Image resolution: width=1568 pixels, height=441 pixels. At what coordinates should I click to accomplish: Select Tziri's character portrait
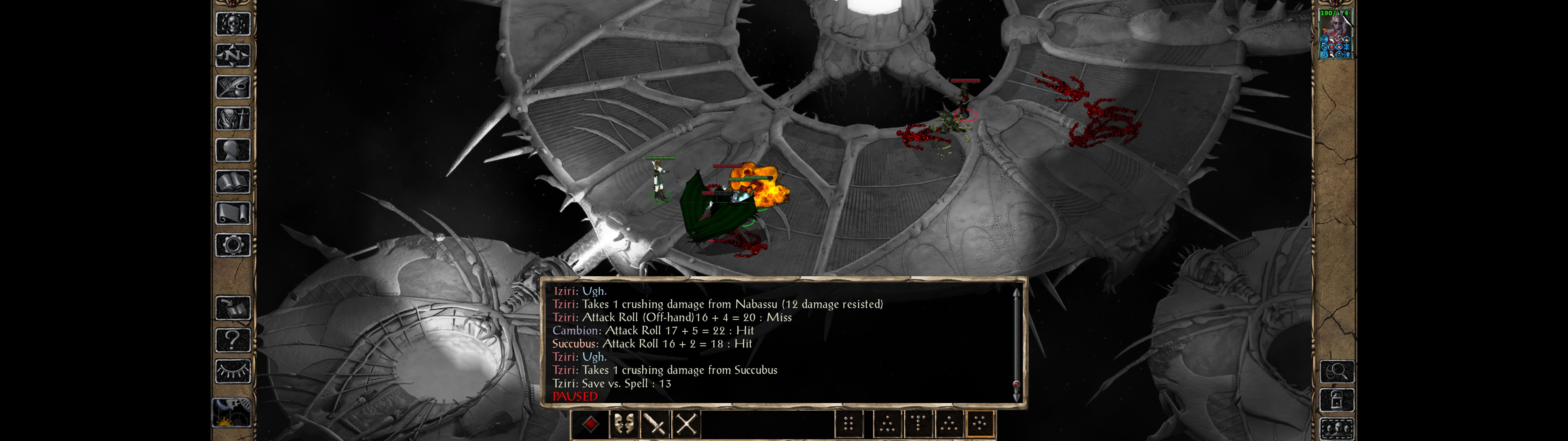click(1336, 34)
